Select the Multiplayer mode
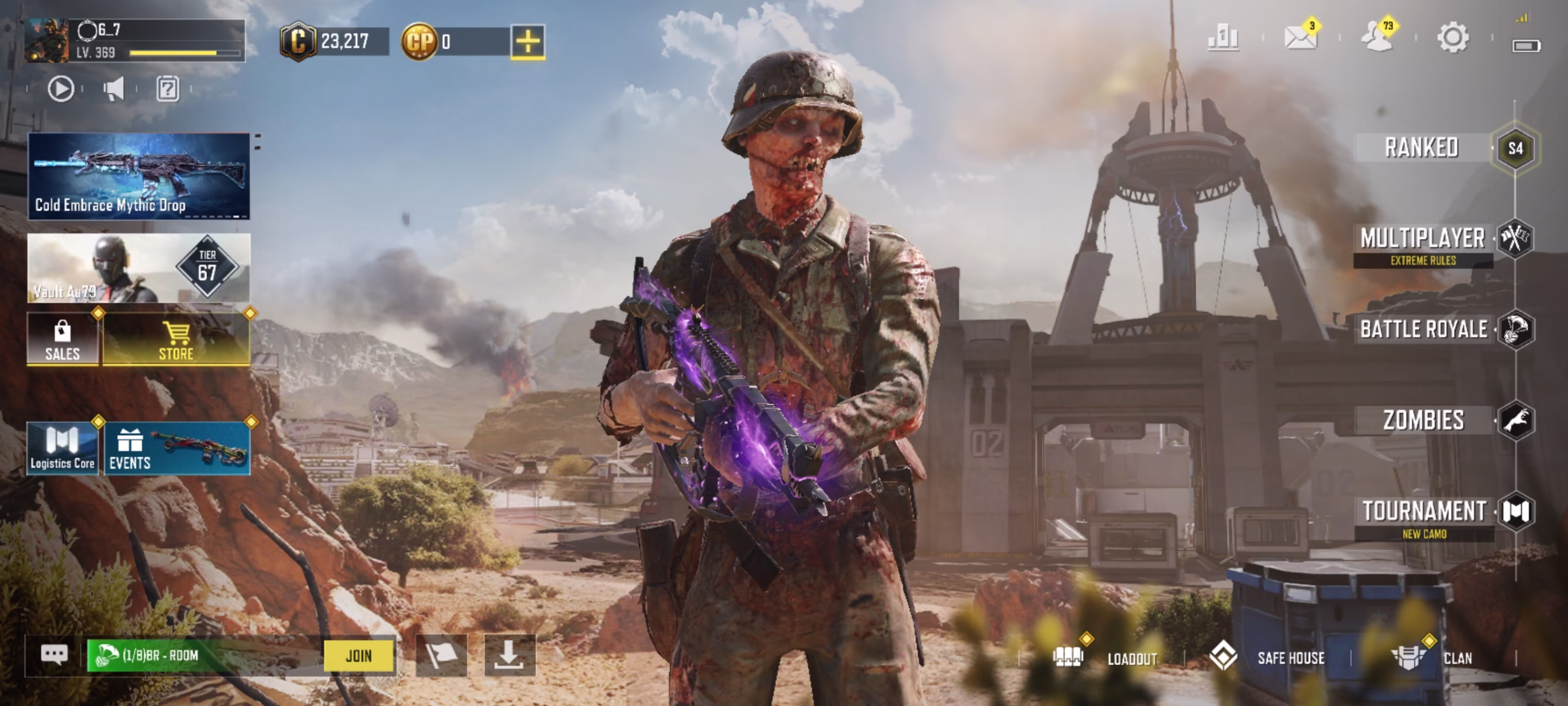The image size is (1568, 706). (1423, 238)
